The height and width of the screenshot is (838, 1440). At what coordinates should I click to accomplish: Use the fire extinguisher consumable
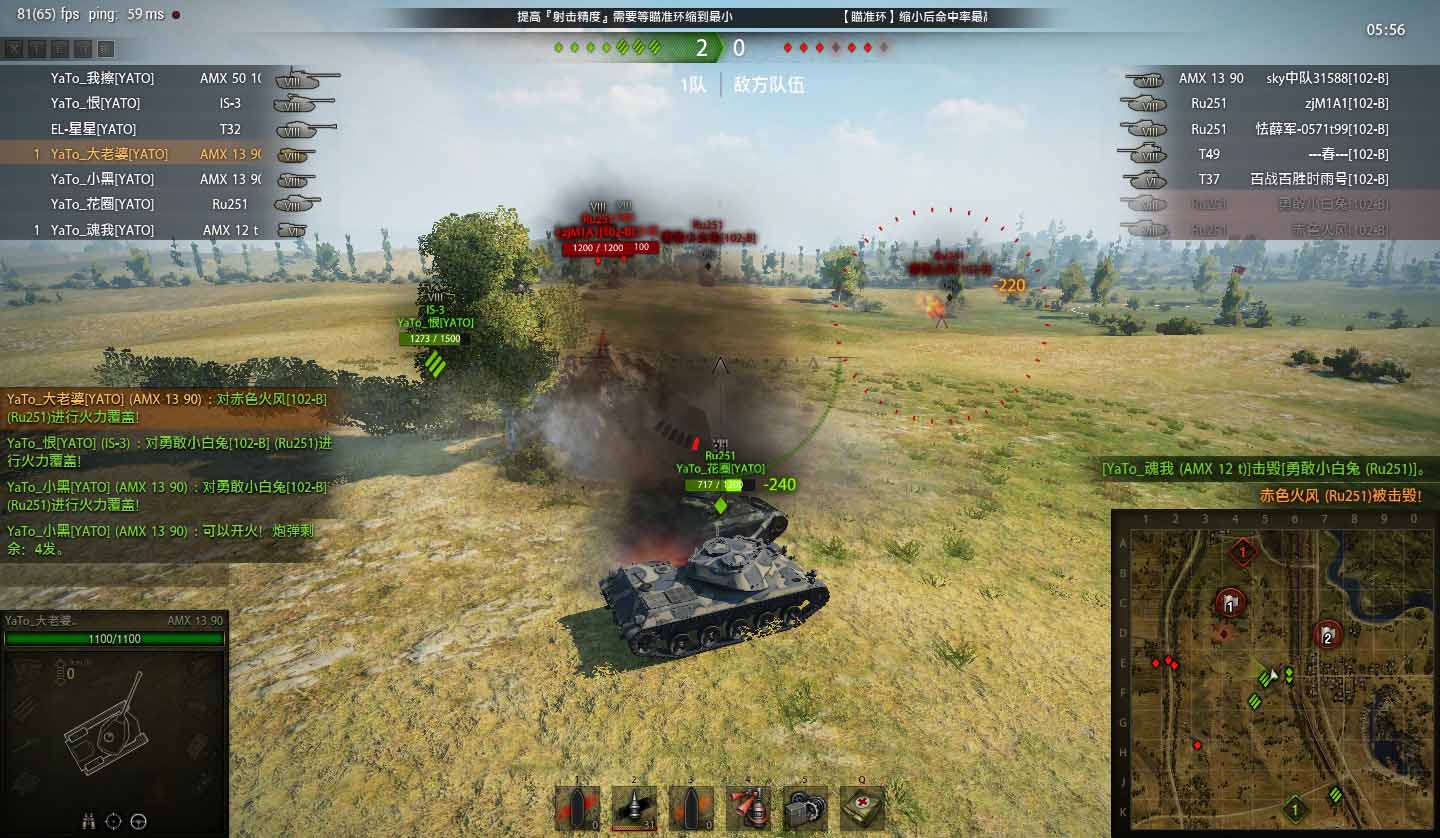tap(748, 808)
